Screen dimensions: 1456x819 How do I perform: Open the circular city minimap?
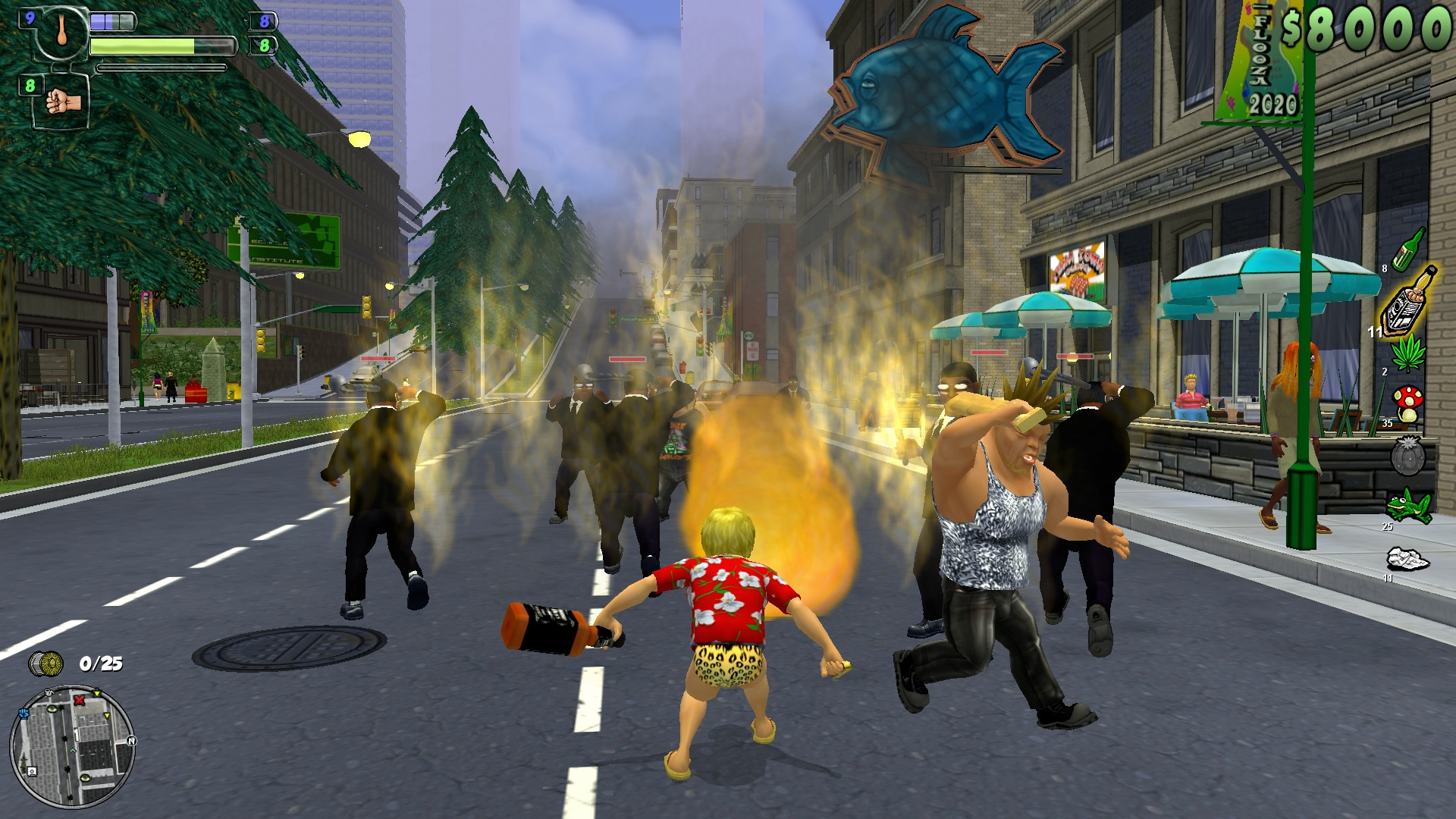point(72,747)
